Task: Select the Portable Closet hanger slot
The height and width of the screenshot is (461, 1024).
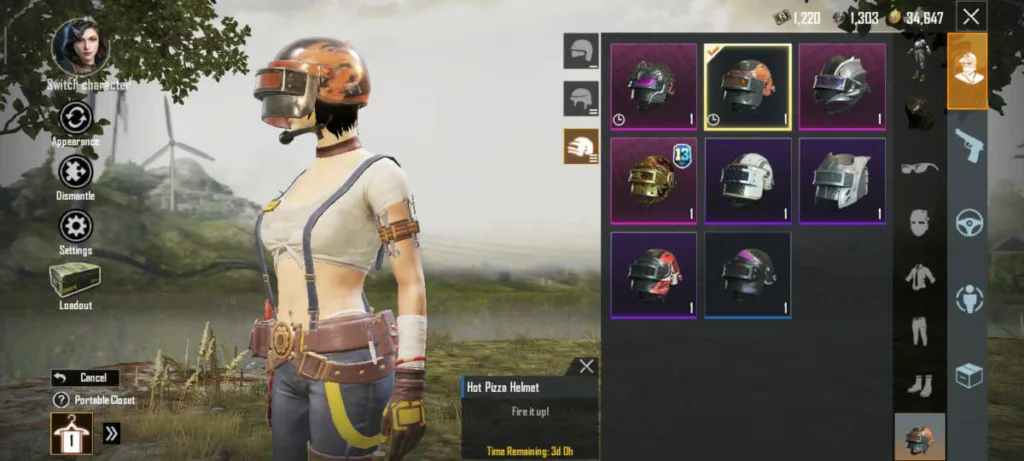Action: tap(72, 432)
